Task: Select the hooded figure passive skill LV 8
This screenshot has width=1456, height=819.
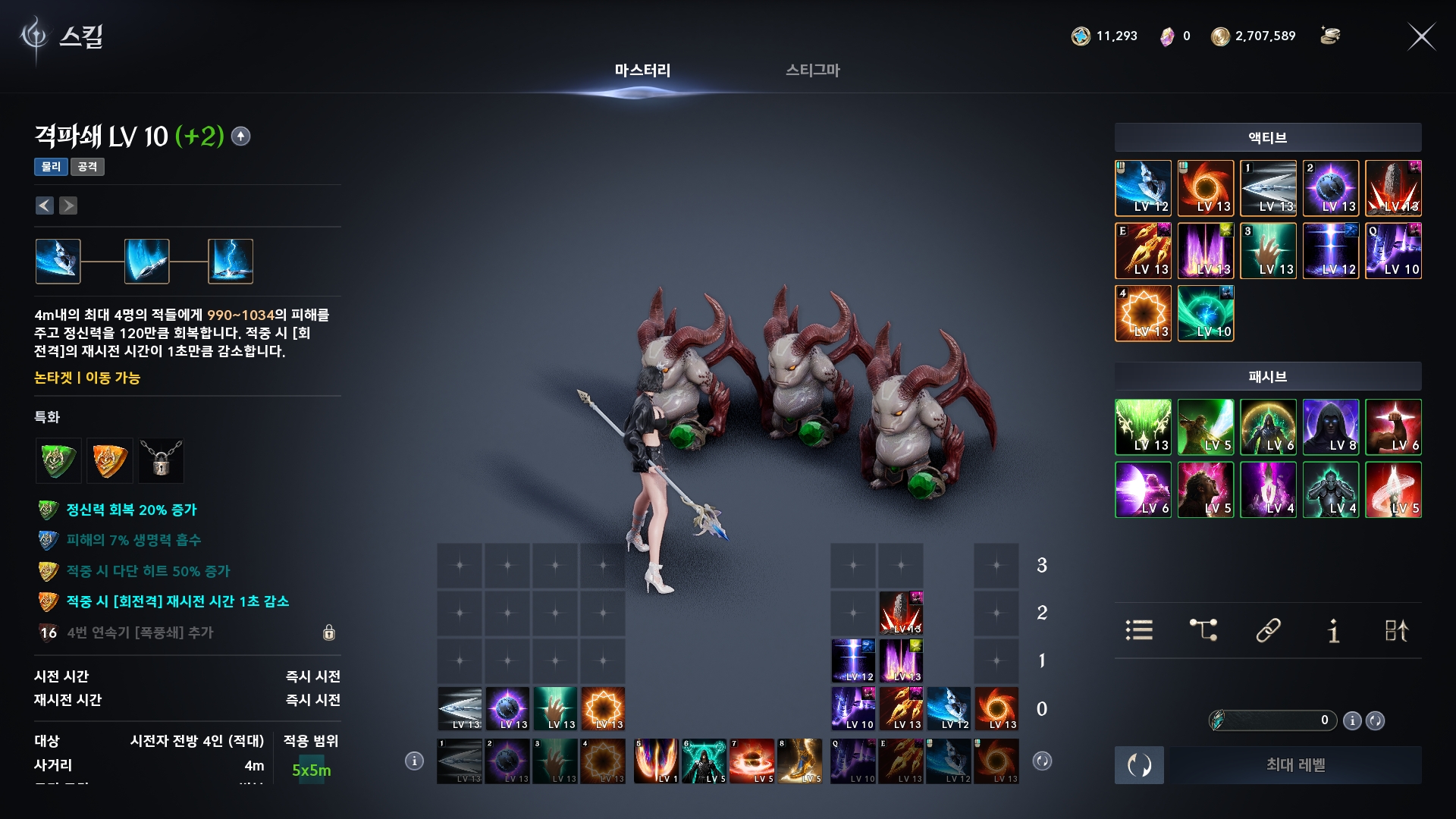Action: click(1331, 427)
